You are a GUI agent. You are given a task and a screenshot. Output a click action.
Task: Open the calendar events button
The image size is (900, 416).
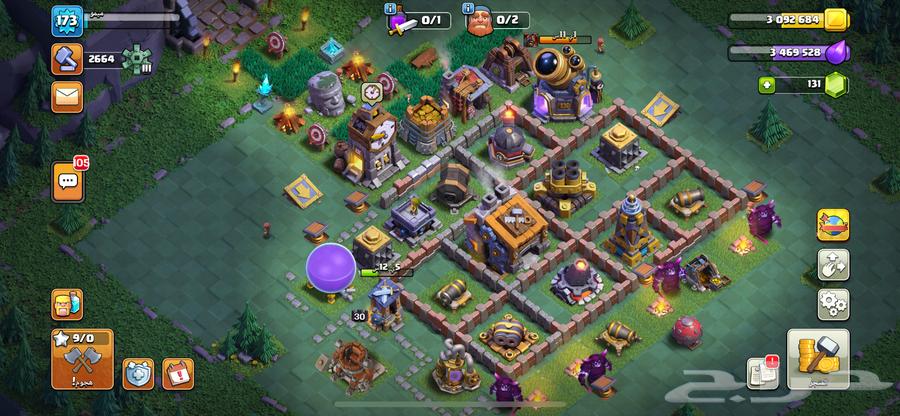tap(177, 374)
